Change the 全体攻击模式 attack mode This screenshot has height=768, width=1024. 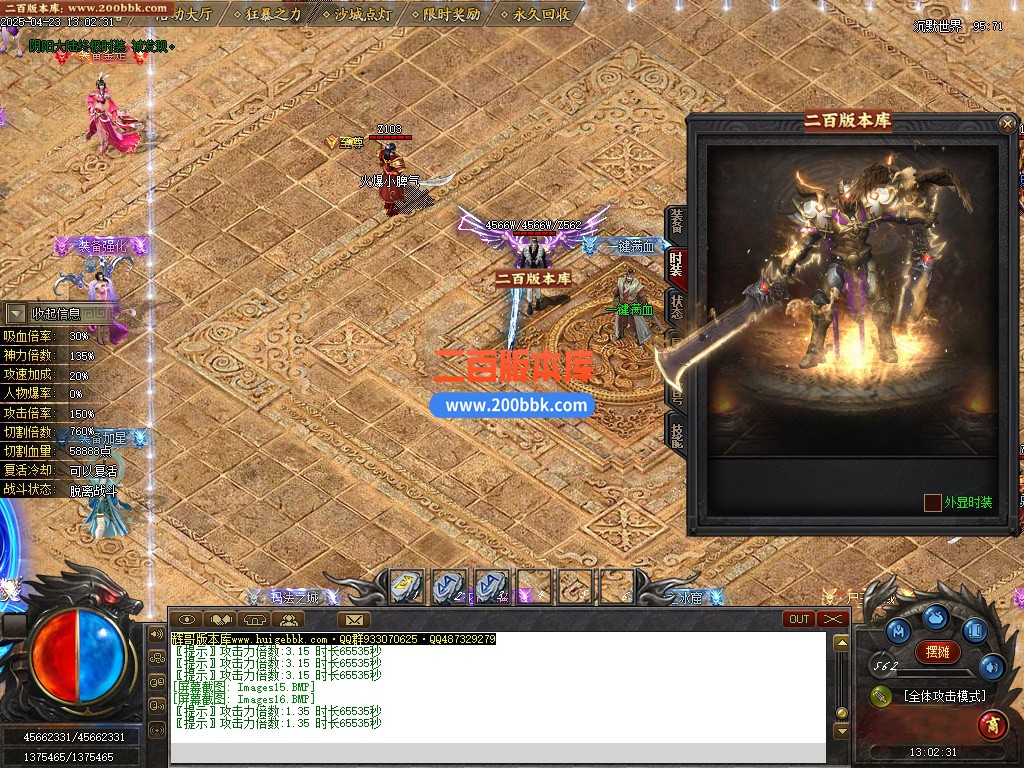coord(943,696)
